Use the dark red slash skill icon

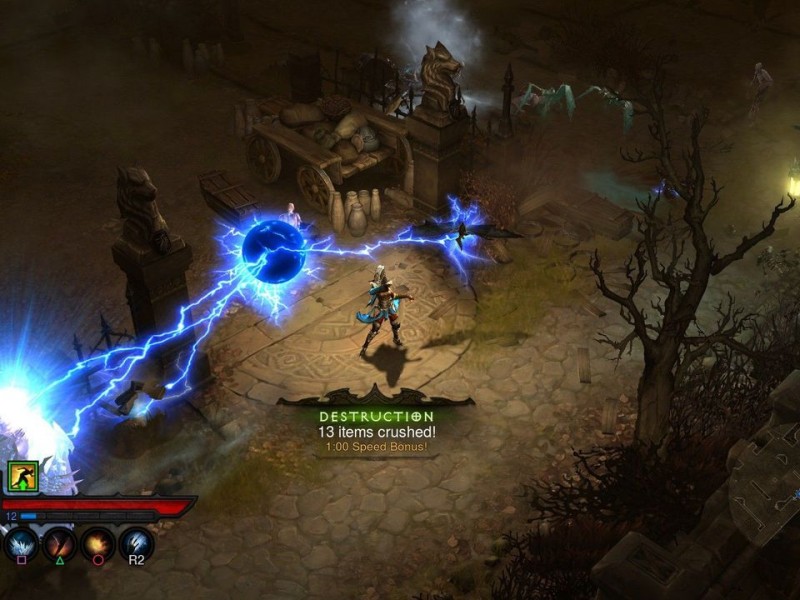pyautogui.click(x=60, y=544)
